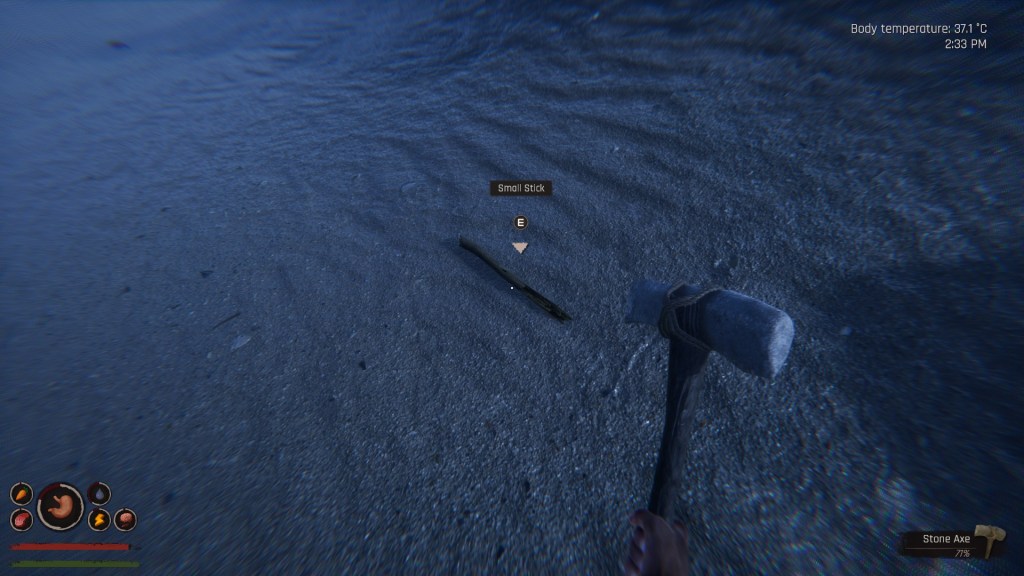Screen dimensions: 1024x576
Task: Select the raw meat protein icon
Action: [21, 520]
